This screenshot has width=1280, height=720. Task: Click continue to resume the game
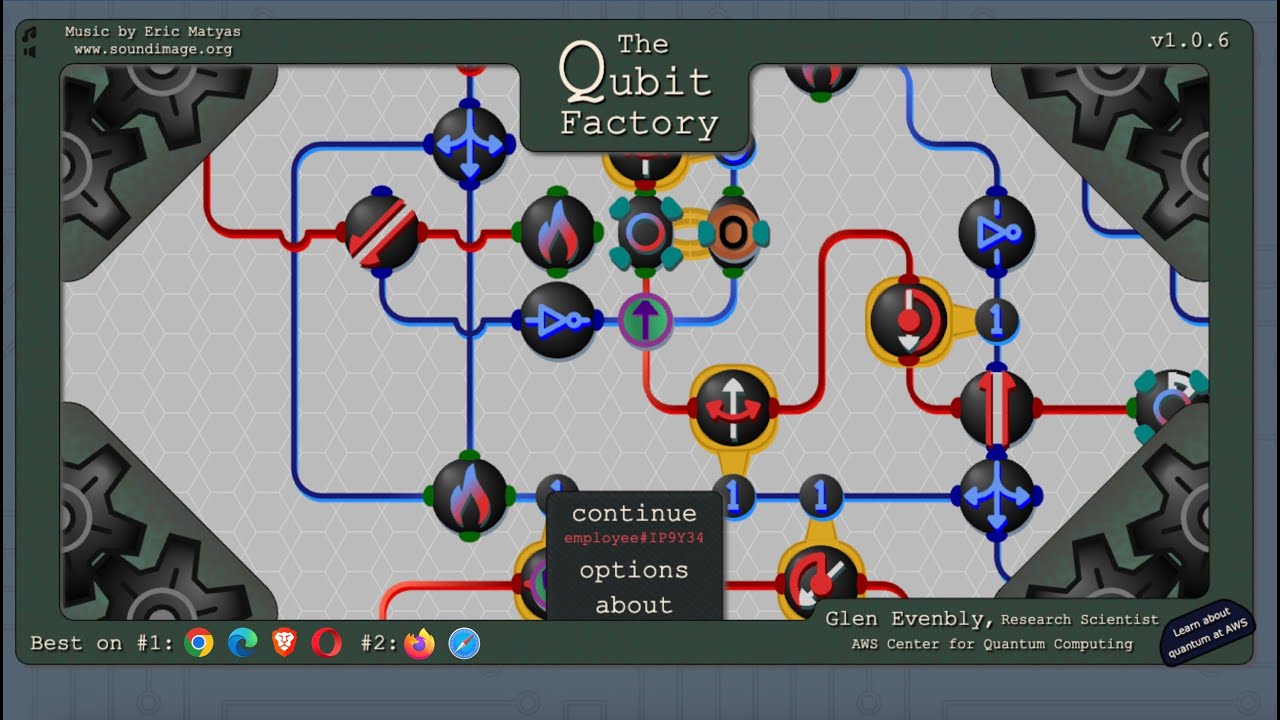point(633,513)
